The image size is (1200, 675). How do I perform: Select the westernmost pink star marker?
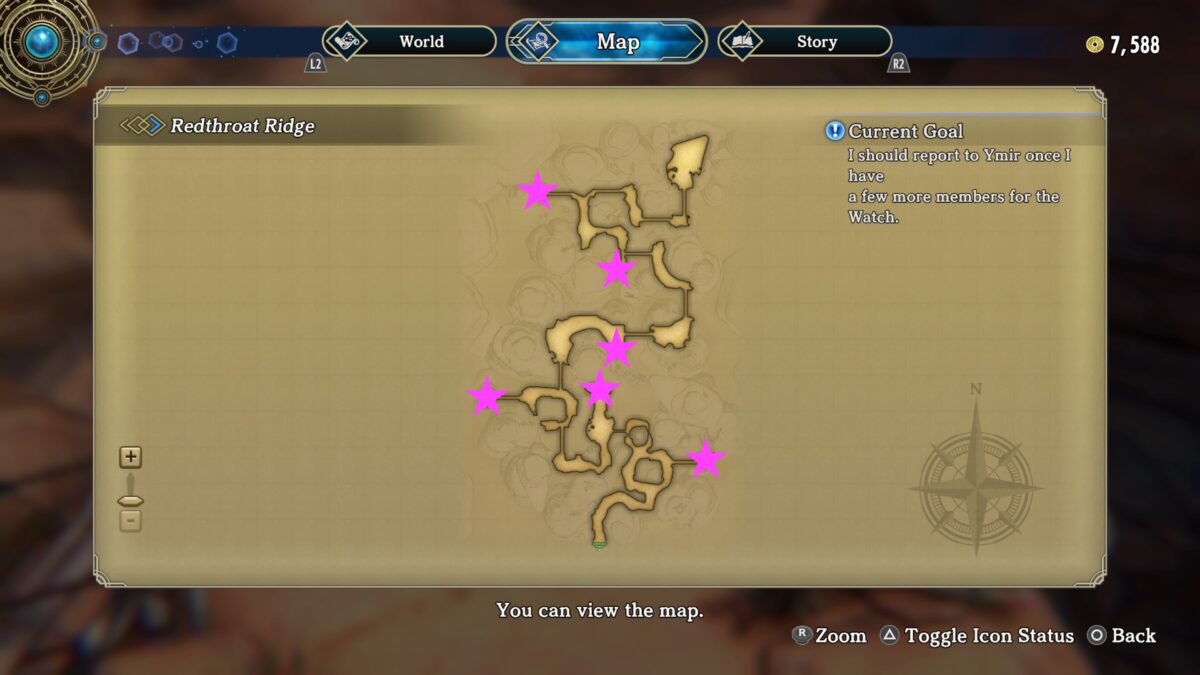[487, 396]
